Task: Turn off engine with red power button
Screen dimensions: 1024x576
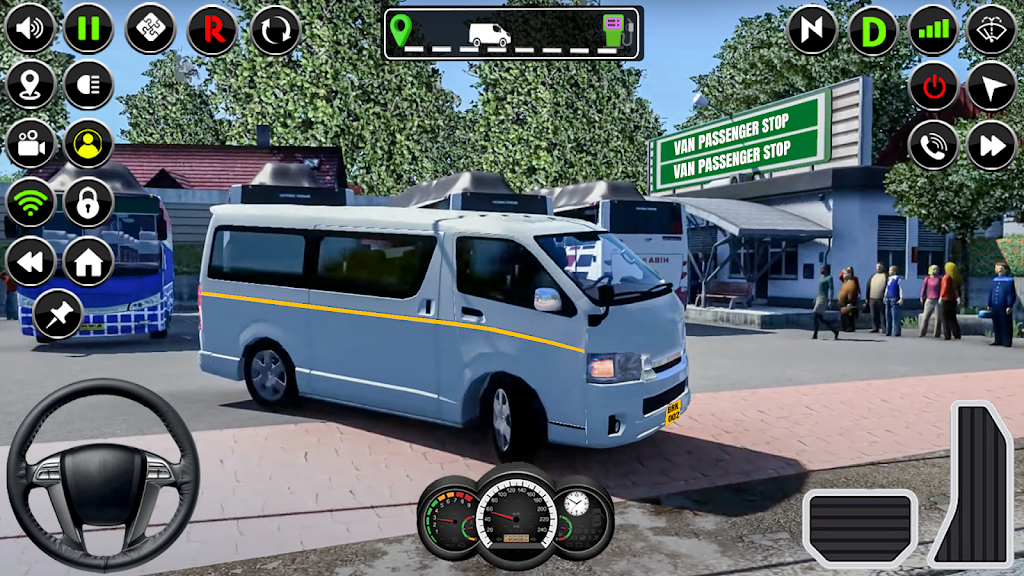Action: click(x=934, y=87)
